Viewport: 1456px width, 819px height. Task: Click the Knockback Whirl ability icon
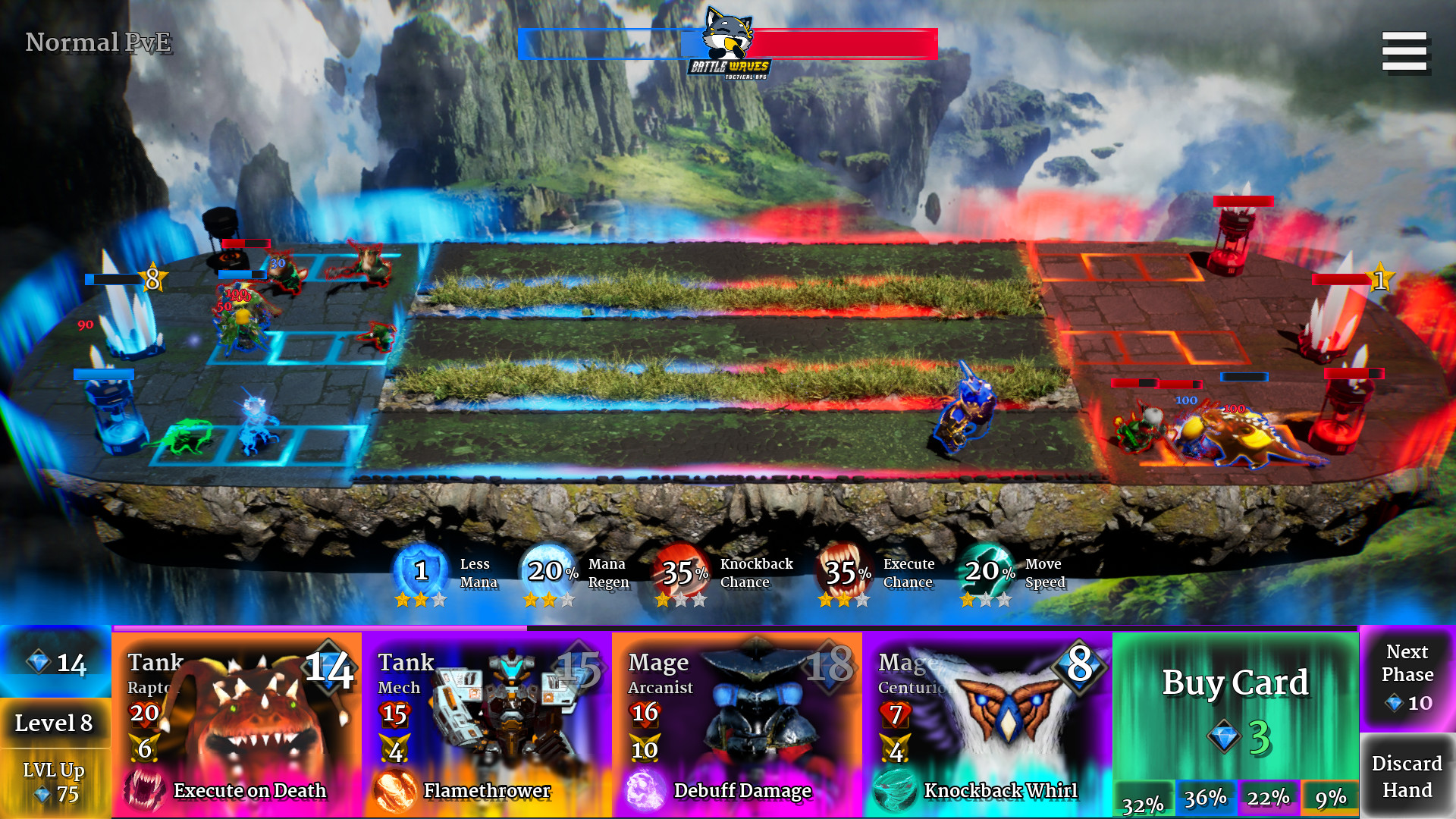[x=895, y=790]
